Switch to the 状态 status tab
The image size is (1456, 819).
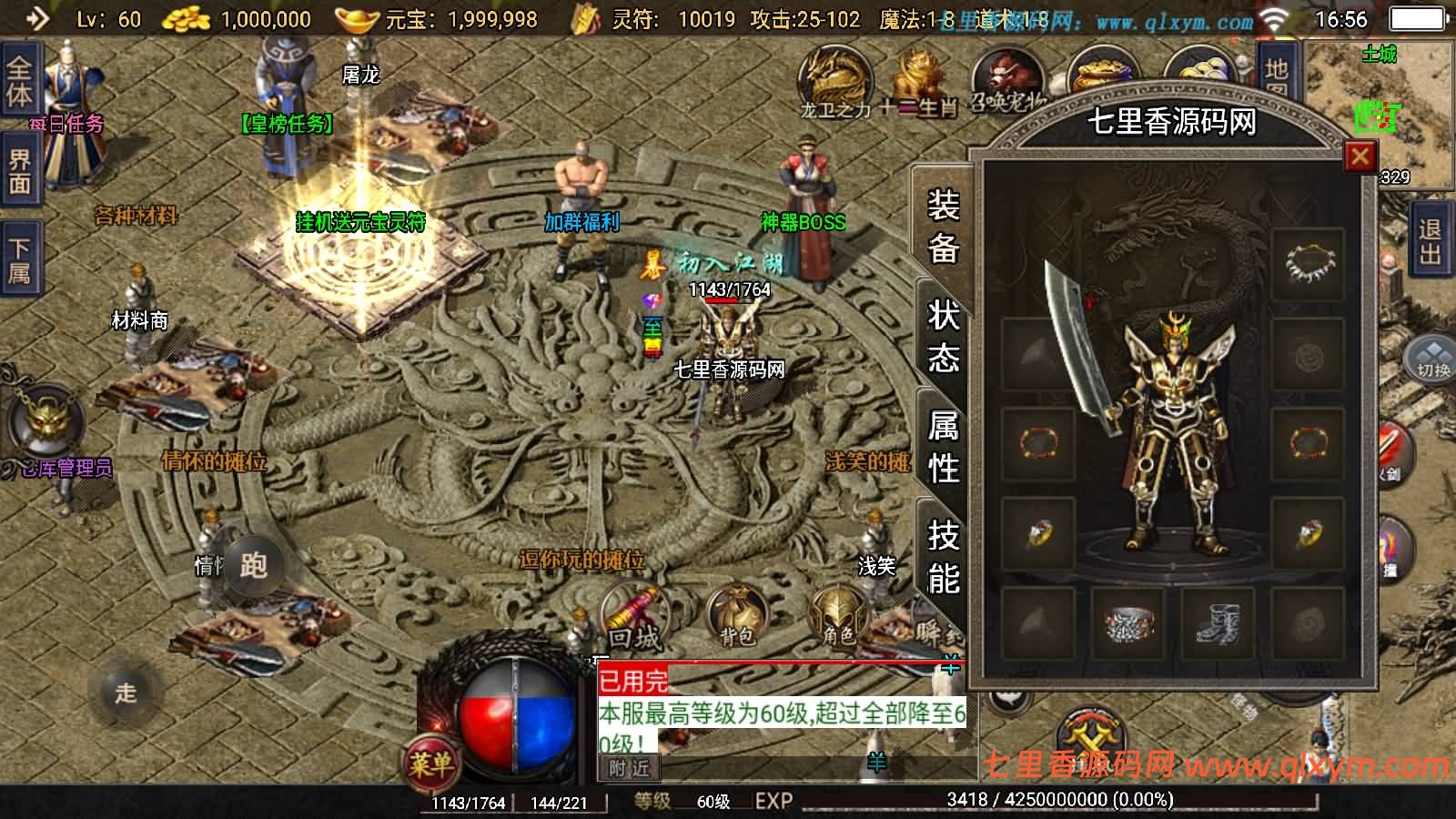(944, 337)
